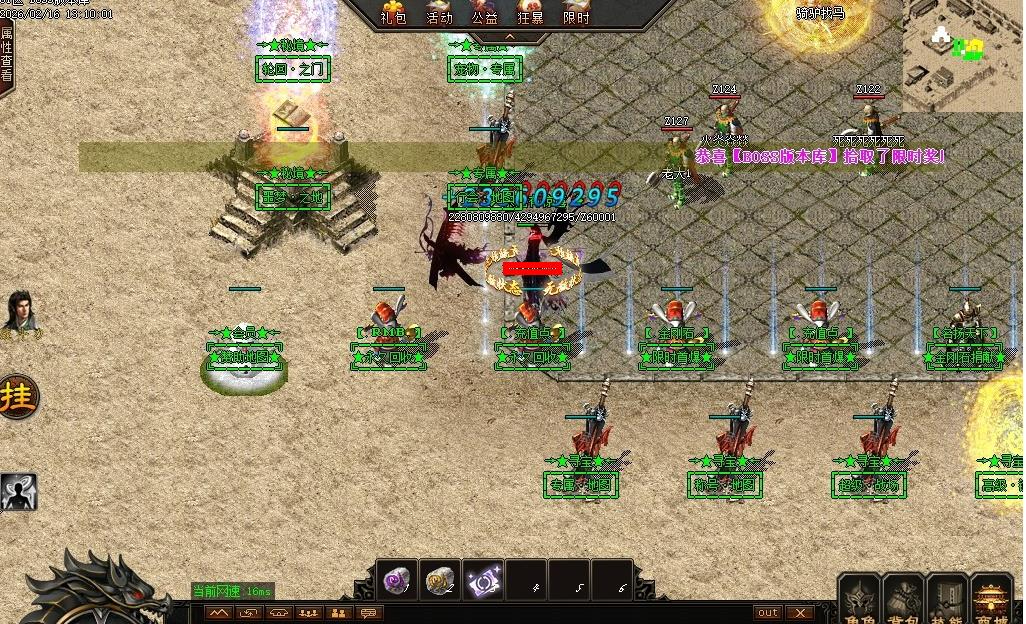This screenshot has width=1026, height=624.
Task: Use the golden scroll in hotbar slot 2
Action: [441, 580]
